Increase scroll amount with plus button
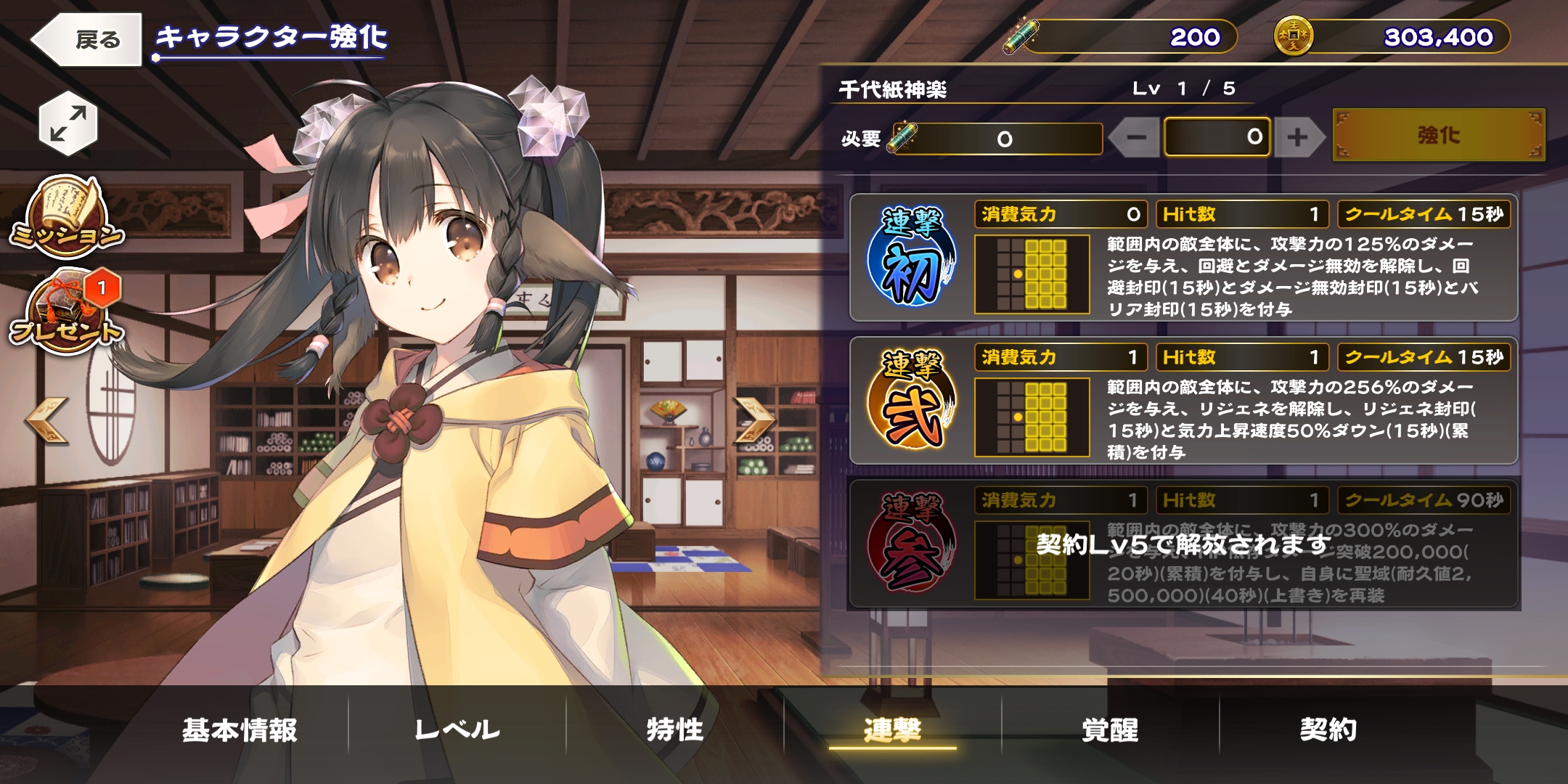The image size is (1568, 784). 1297,137
